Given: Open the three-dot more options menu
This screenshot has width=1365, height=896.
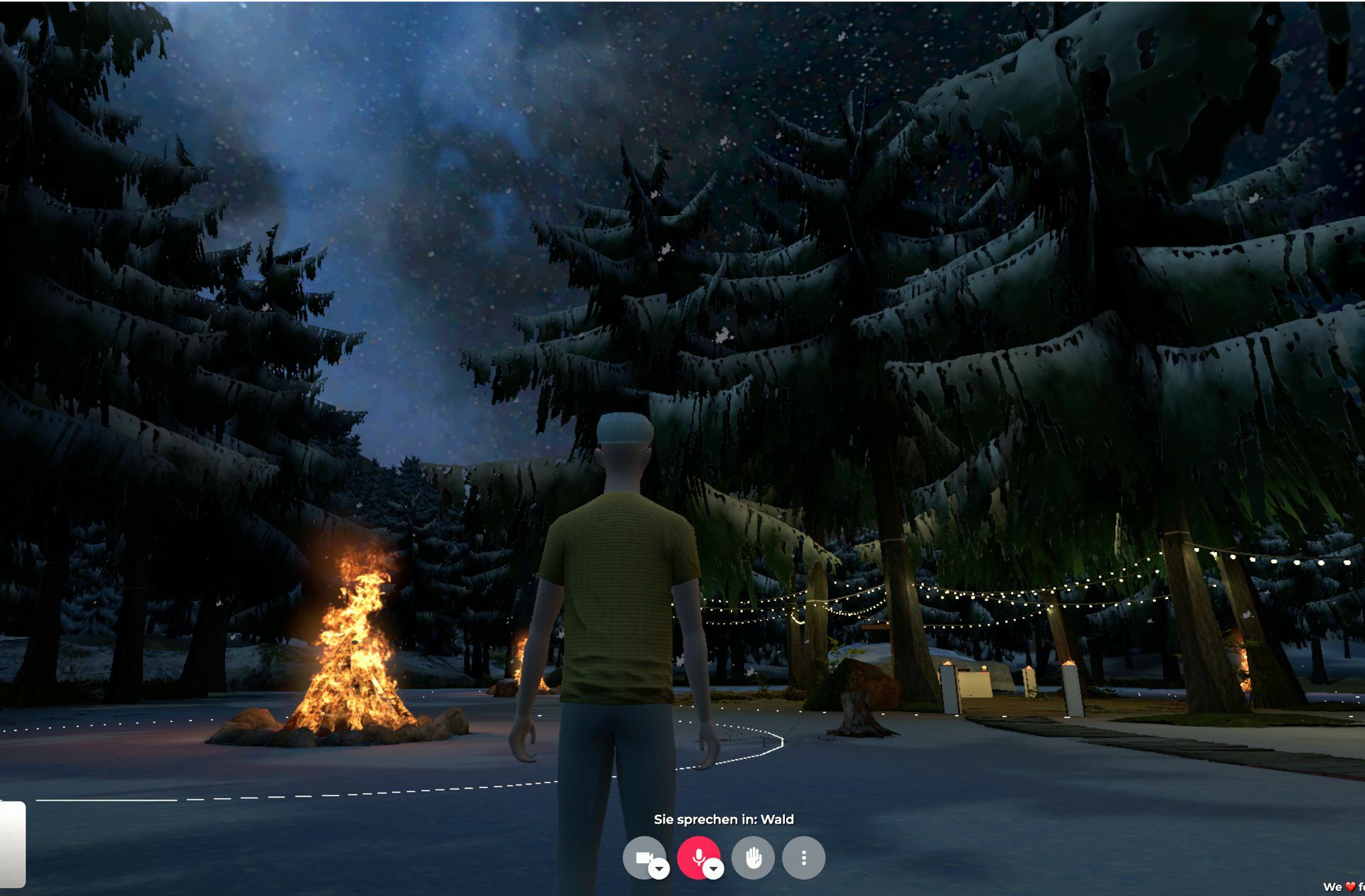Looking at the screenshot, I should [x=803, y=858].
